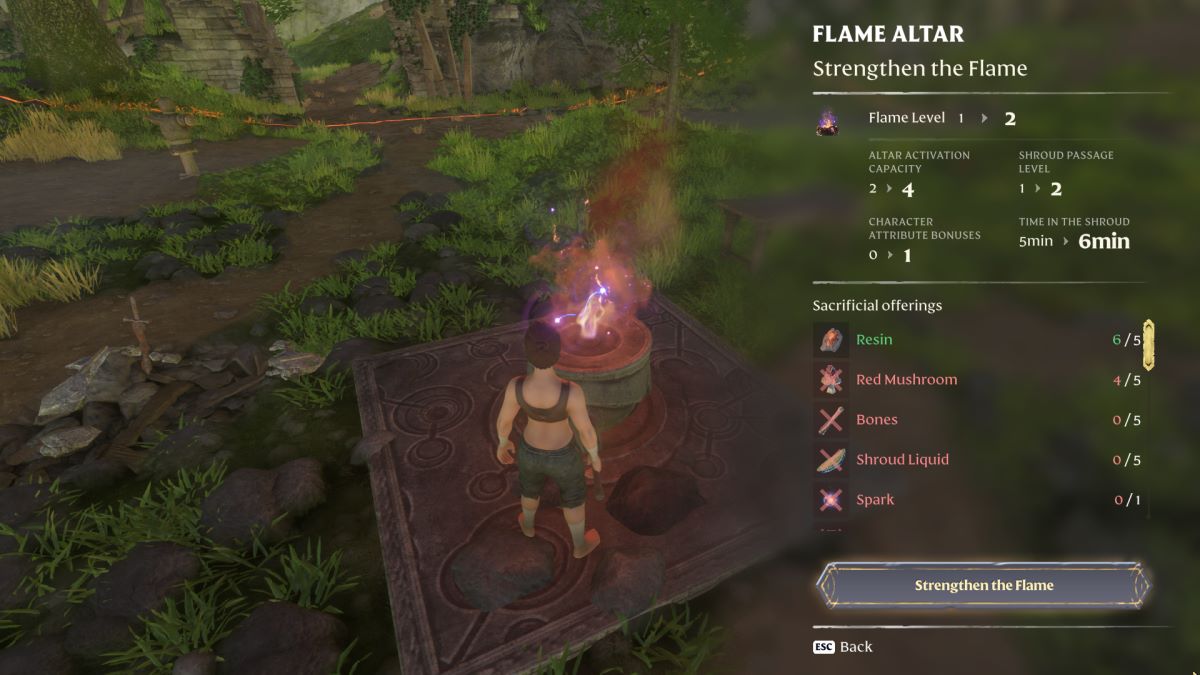The image size is (1200, 675).
Task: Click the Strengthen the Flame button
Action: [x=984, y=585]
